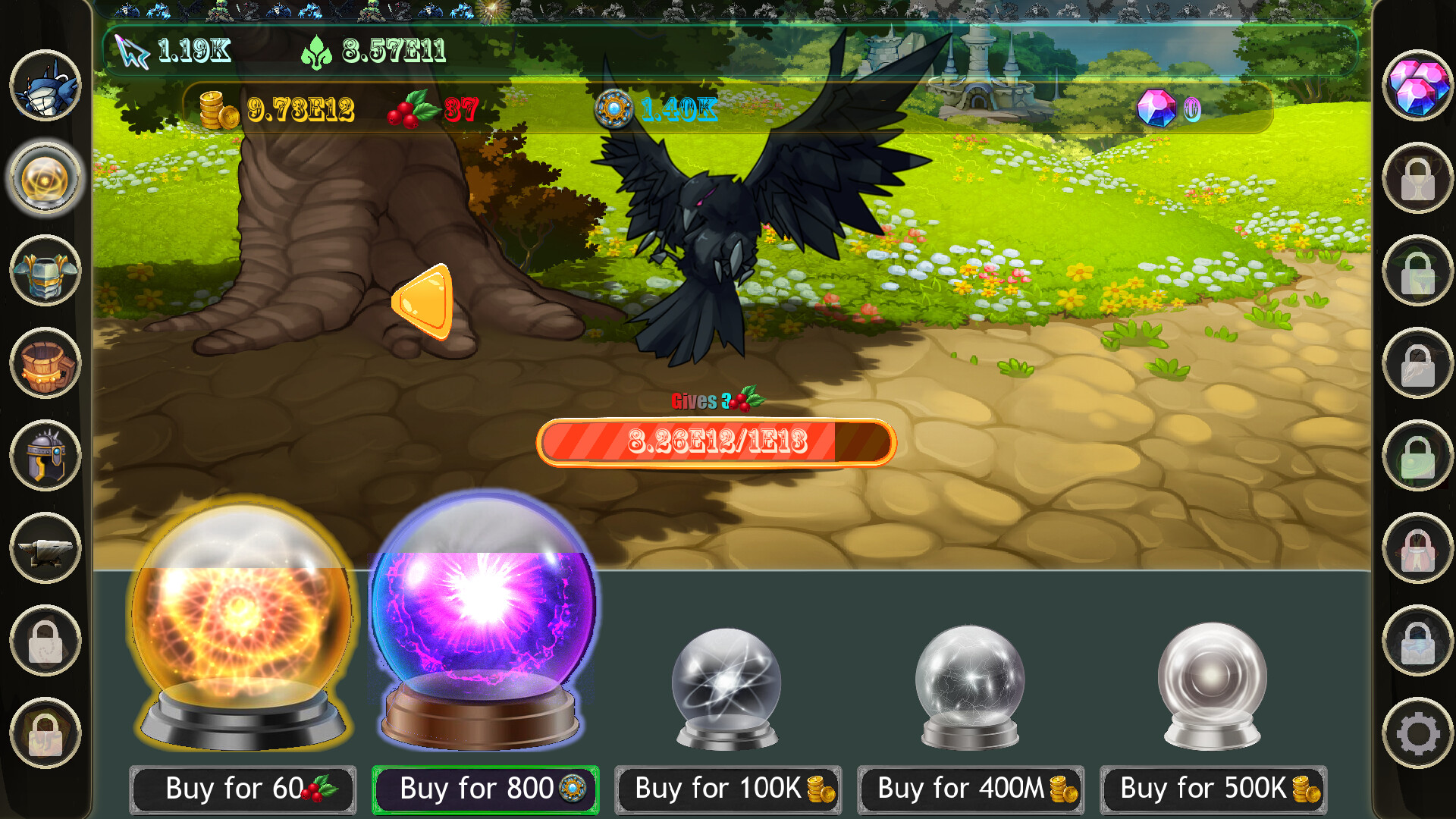Select the horned helmet icon
Screen dimensions: 1456x819
[x=43, y=457]
